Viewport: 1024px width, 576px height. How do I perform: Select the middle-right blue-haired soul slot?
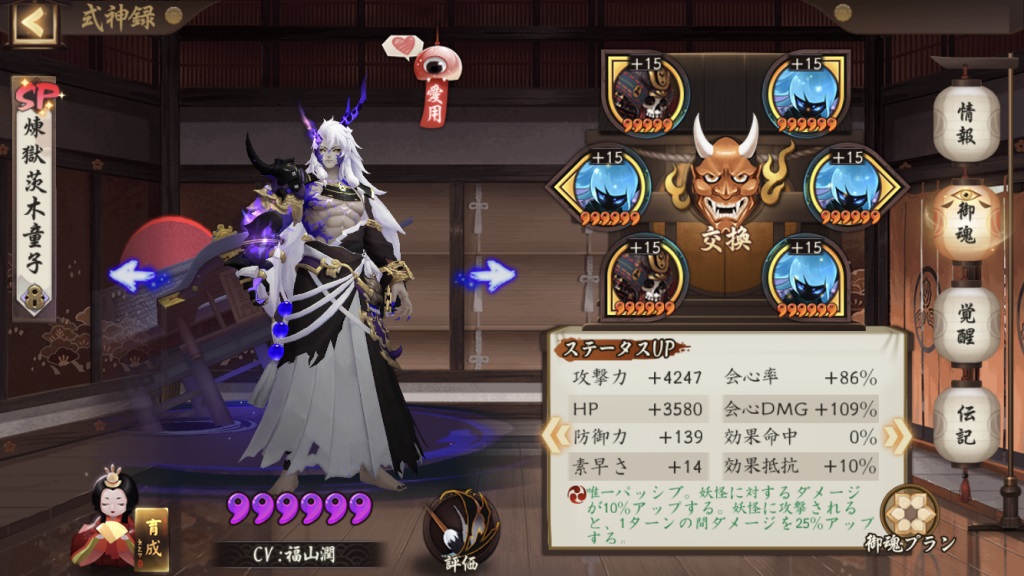point(848,187)
